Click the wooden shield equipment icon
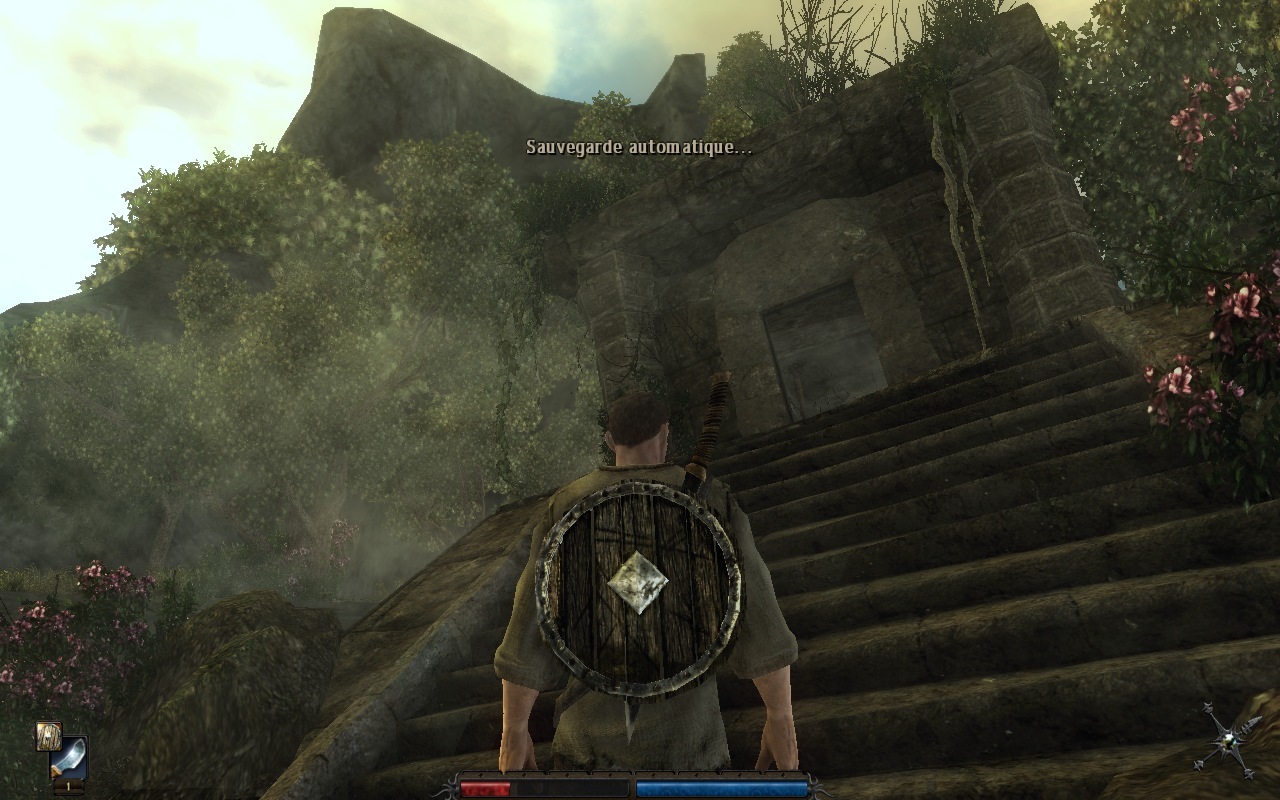The width and height of the screenshot is (1280, 800). tap(49, 735)
